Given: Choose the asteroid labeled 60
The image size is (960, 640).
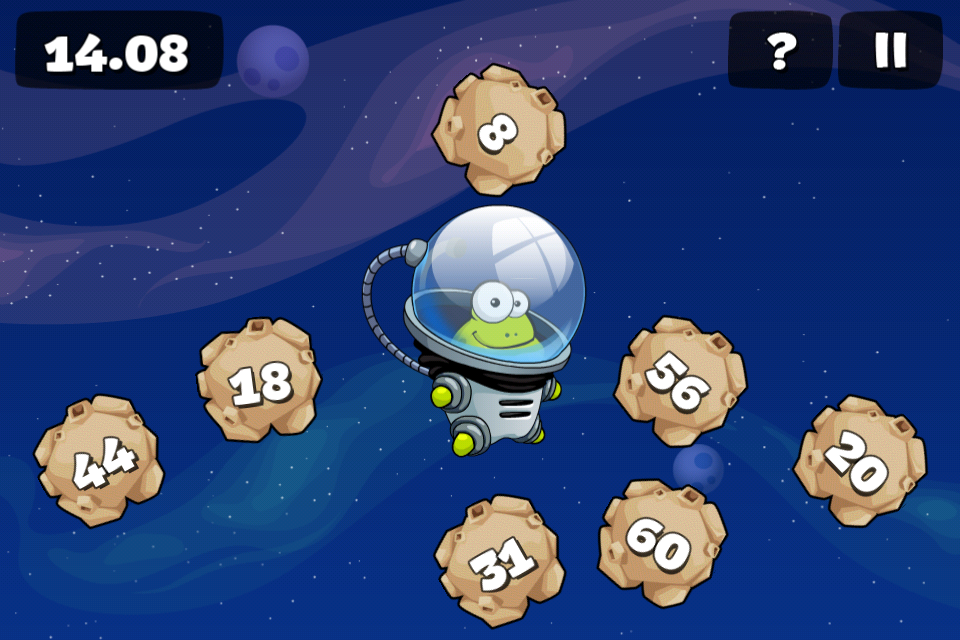Looking at the screenshot, I should coord(660,543).
